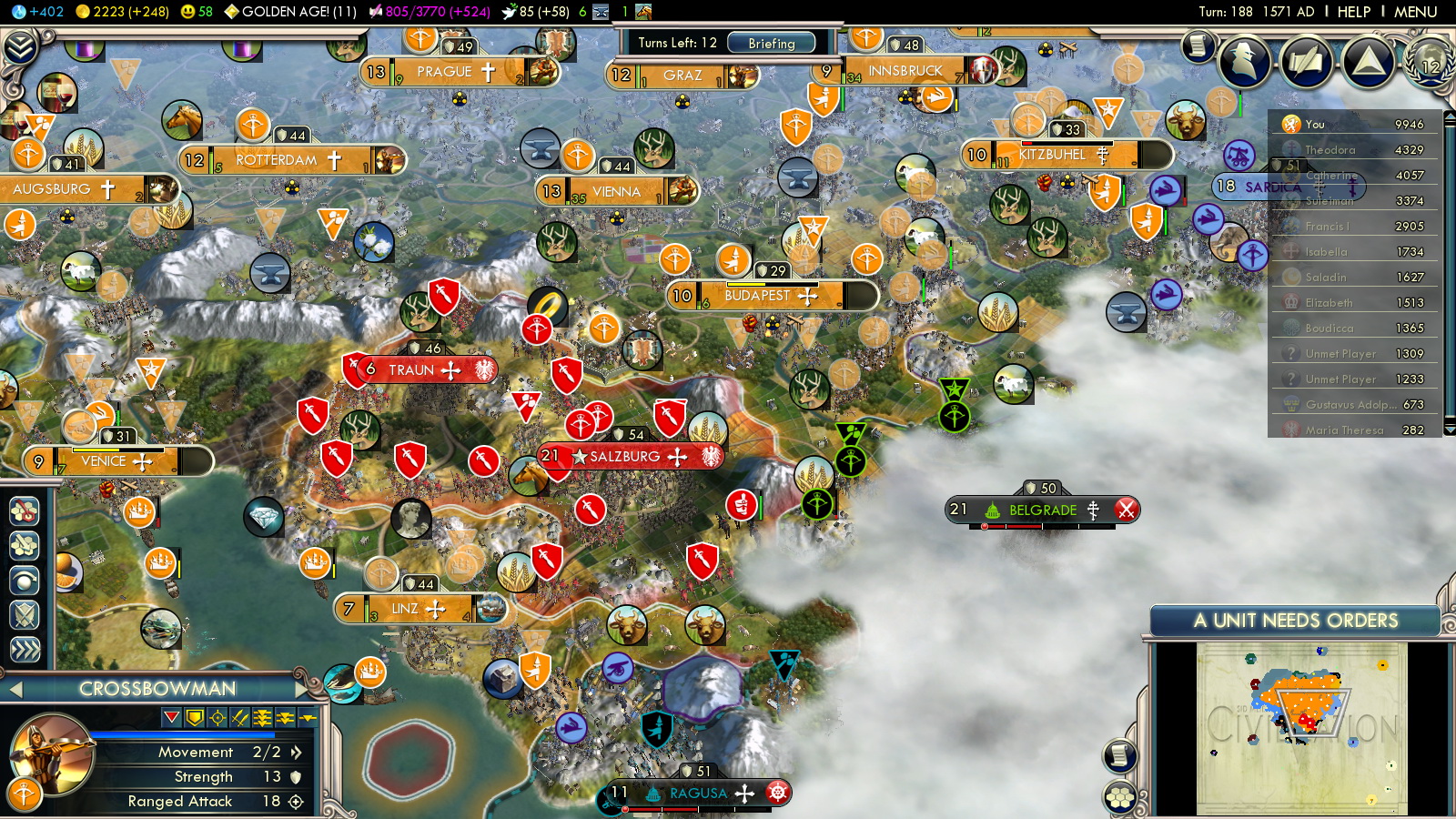Click the Crossbowman unit portrait
This screenshot has height=819, width=1456.
[51, 753]
